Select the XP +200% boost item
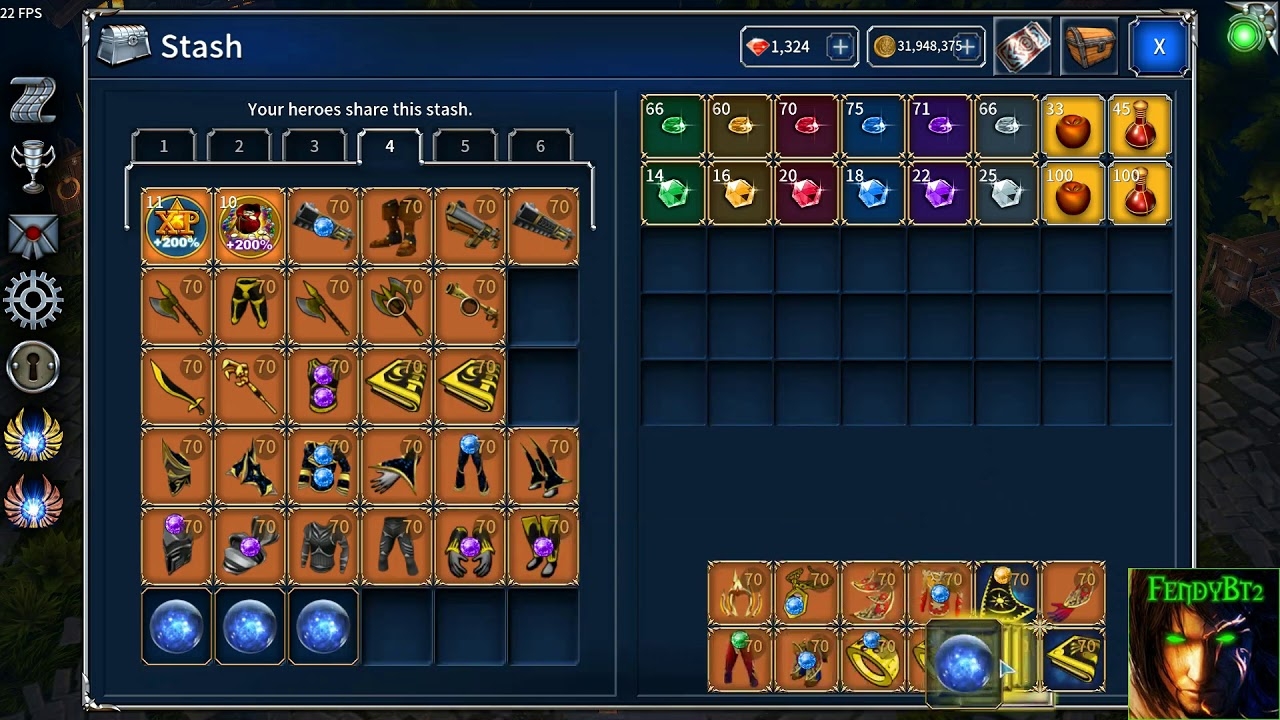1280x720 pixels. pyautogui.click(x=177, y=227)
